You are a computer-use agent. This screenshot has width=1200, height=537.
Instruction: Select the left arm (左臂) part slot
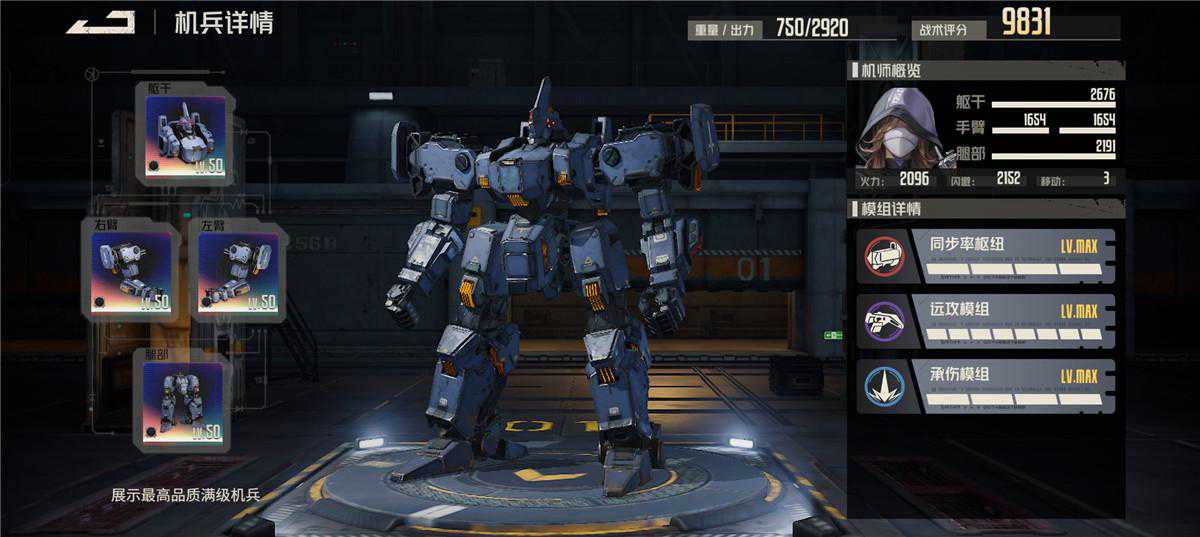pyautogui.click(x=237, y=269)
